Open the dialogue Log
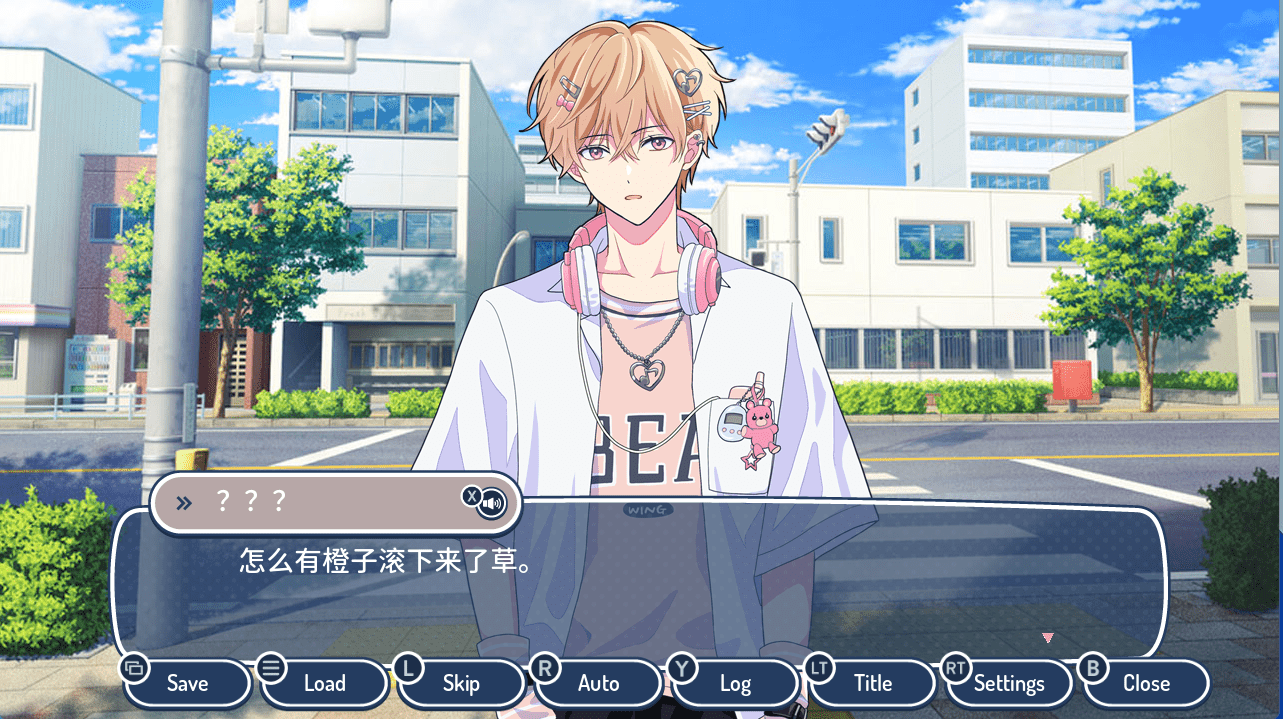Viewport: 1283px width, 719px height. 735,684
